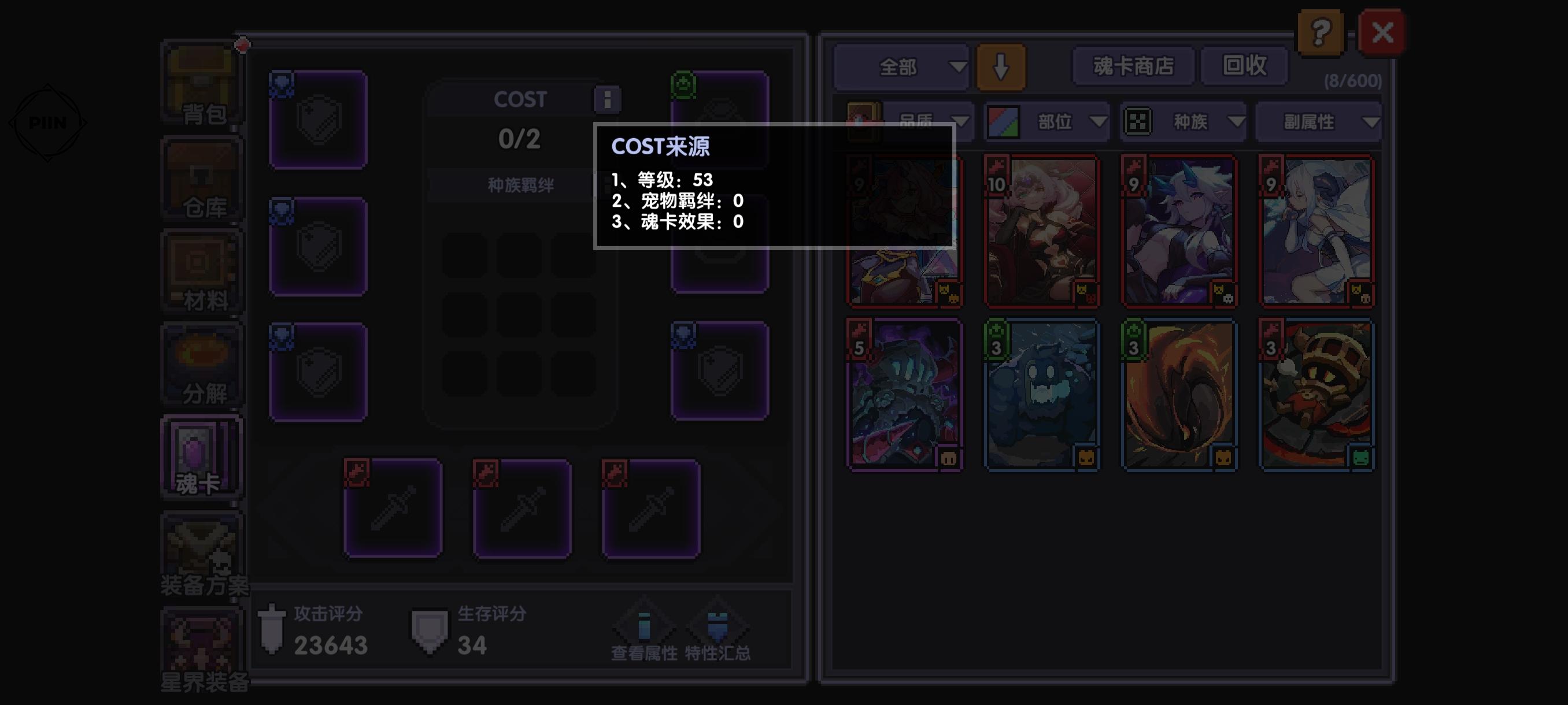
Task: Click the COST info toggle button
Action: point(607,99)
